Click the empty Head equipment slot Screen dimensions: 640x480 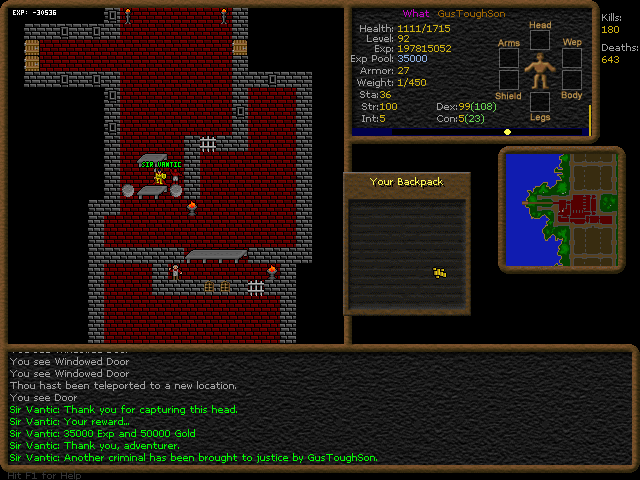point(540,39)
